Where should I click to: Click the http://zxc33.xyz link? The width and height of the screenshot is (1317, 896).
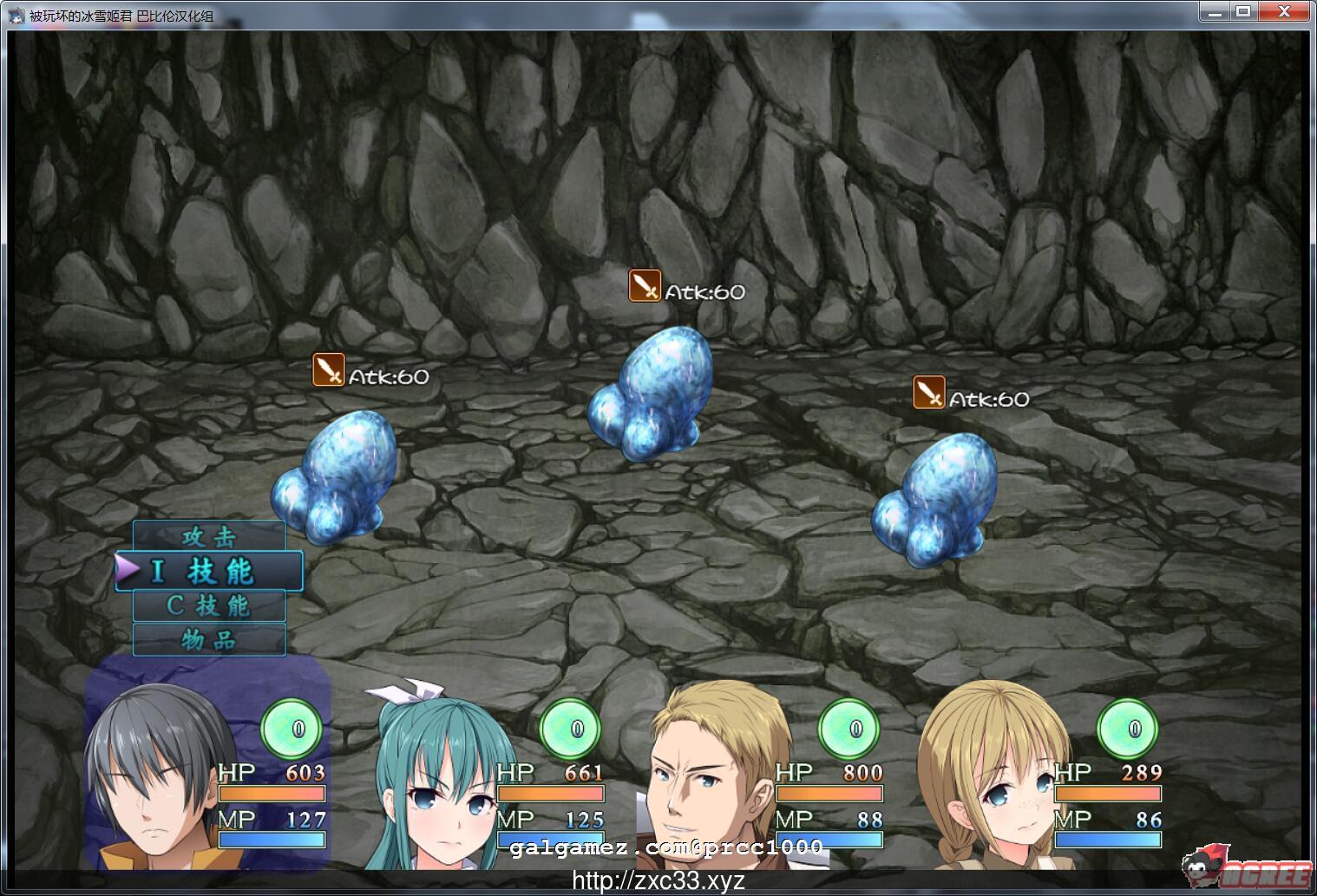(x=657, y=881)
